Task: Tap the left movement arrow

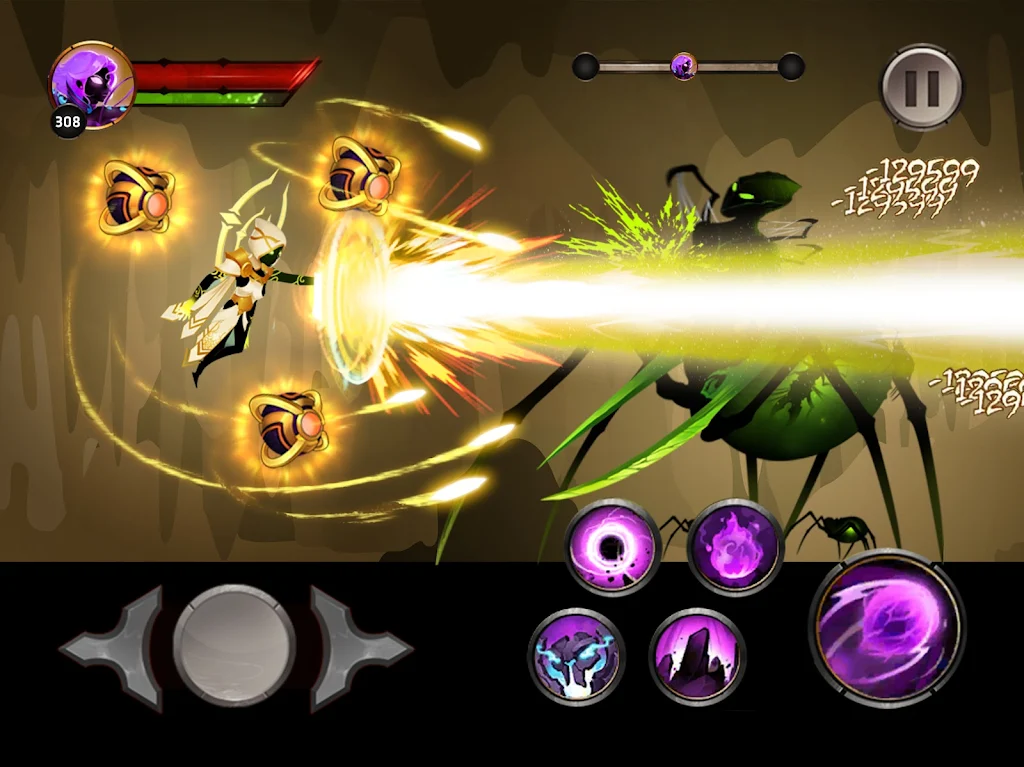Action: point(112,648)
